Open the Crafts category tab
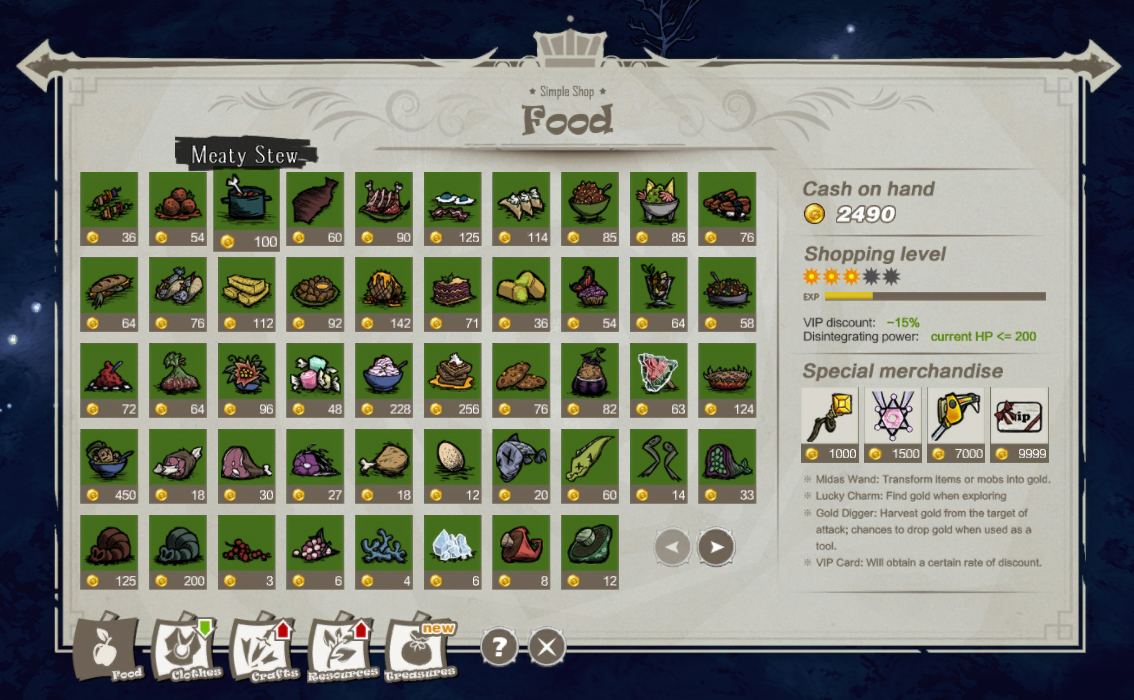This screenshot has width=1134, height=700. [265, 650]
